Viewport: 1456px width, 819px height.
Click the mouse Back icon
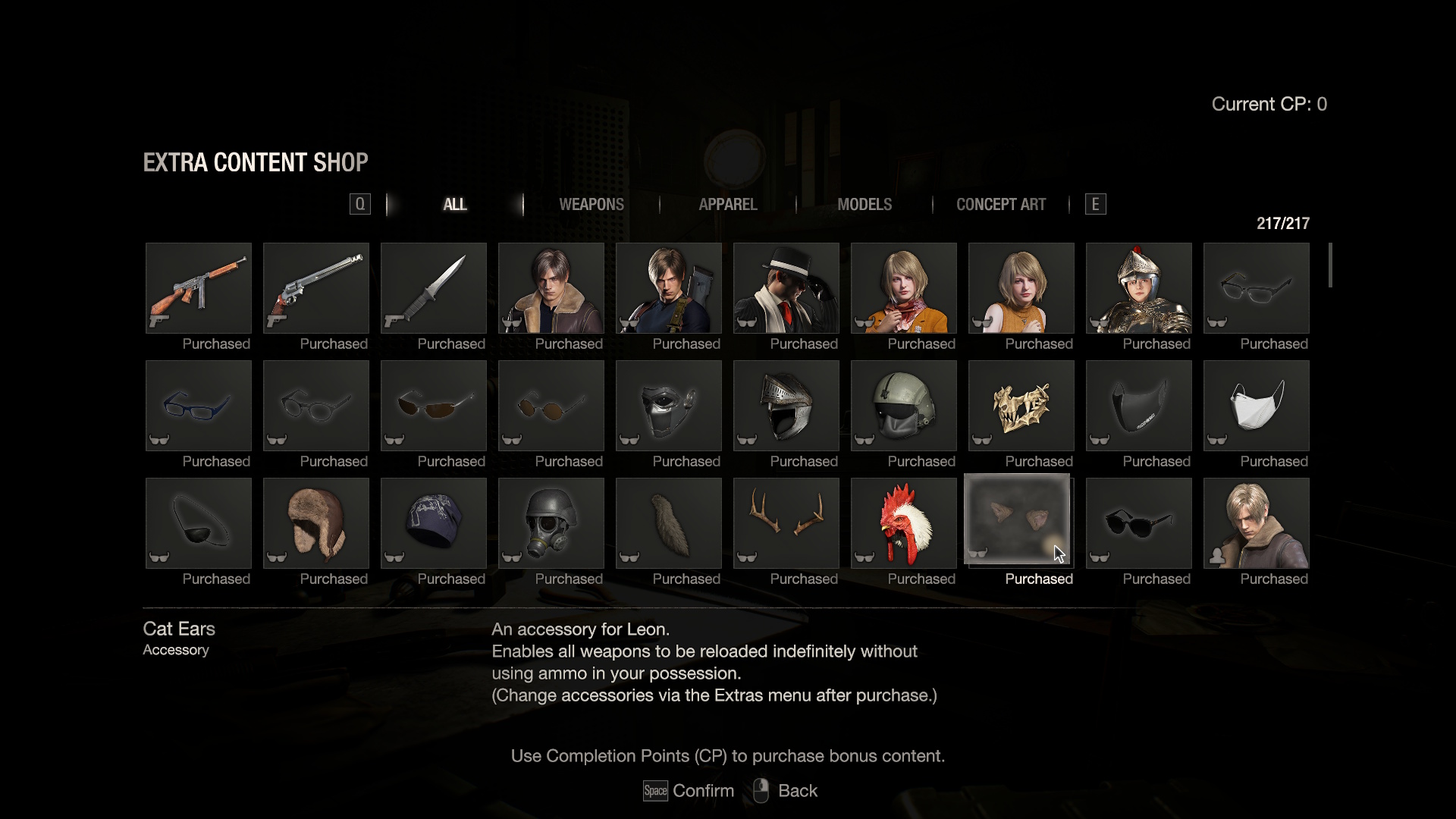[761, 790]
